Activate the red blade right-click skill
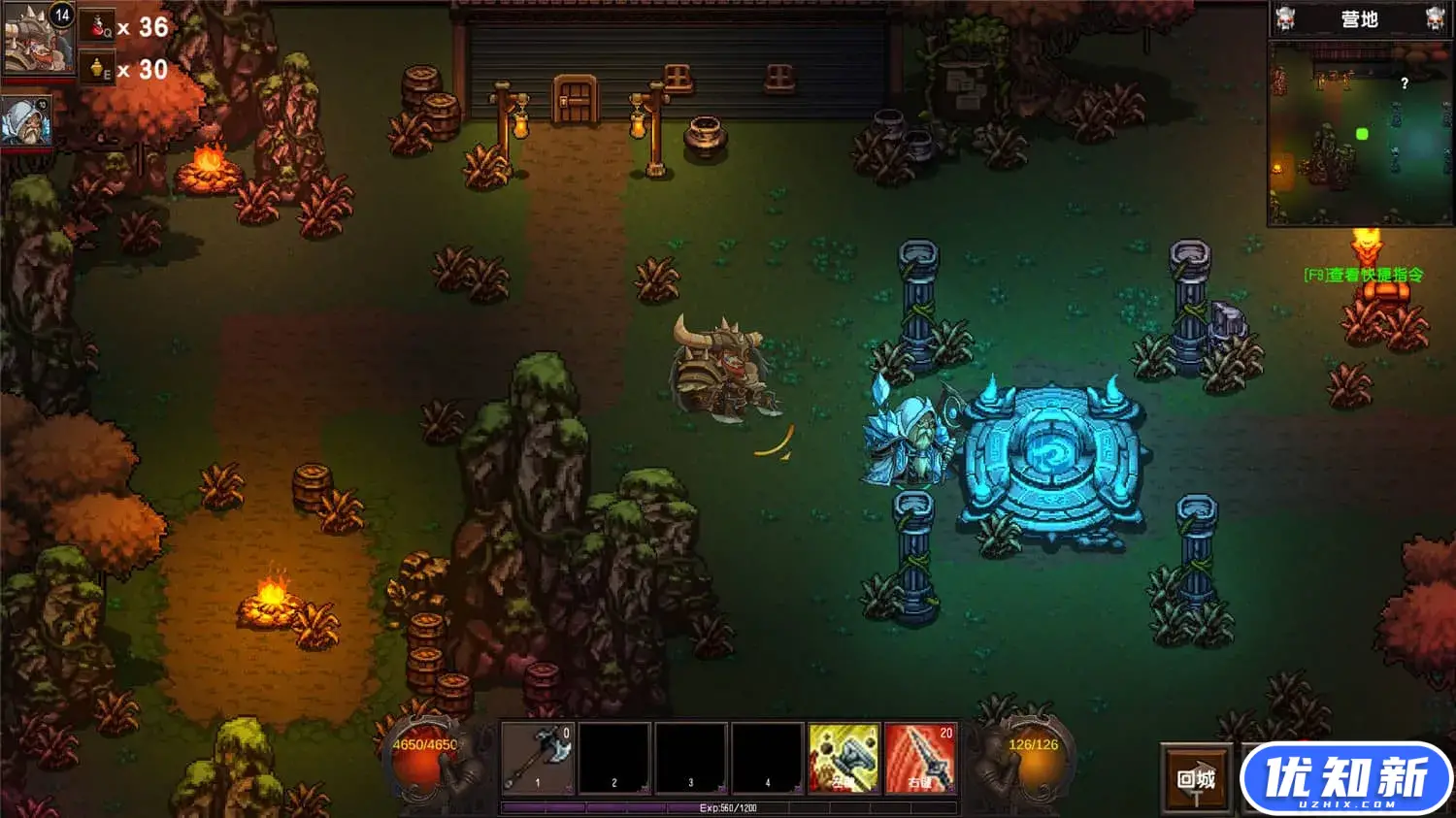This screenshot has height=818, width=1456. pyautogui.click(x=920, y=757)
